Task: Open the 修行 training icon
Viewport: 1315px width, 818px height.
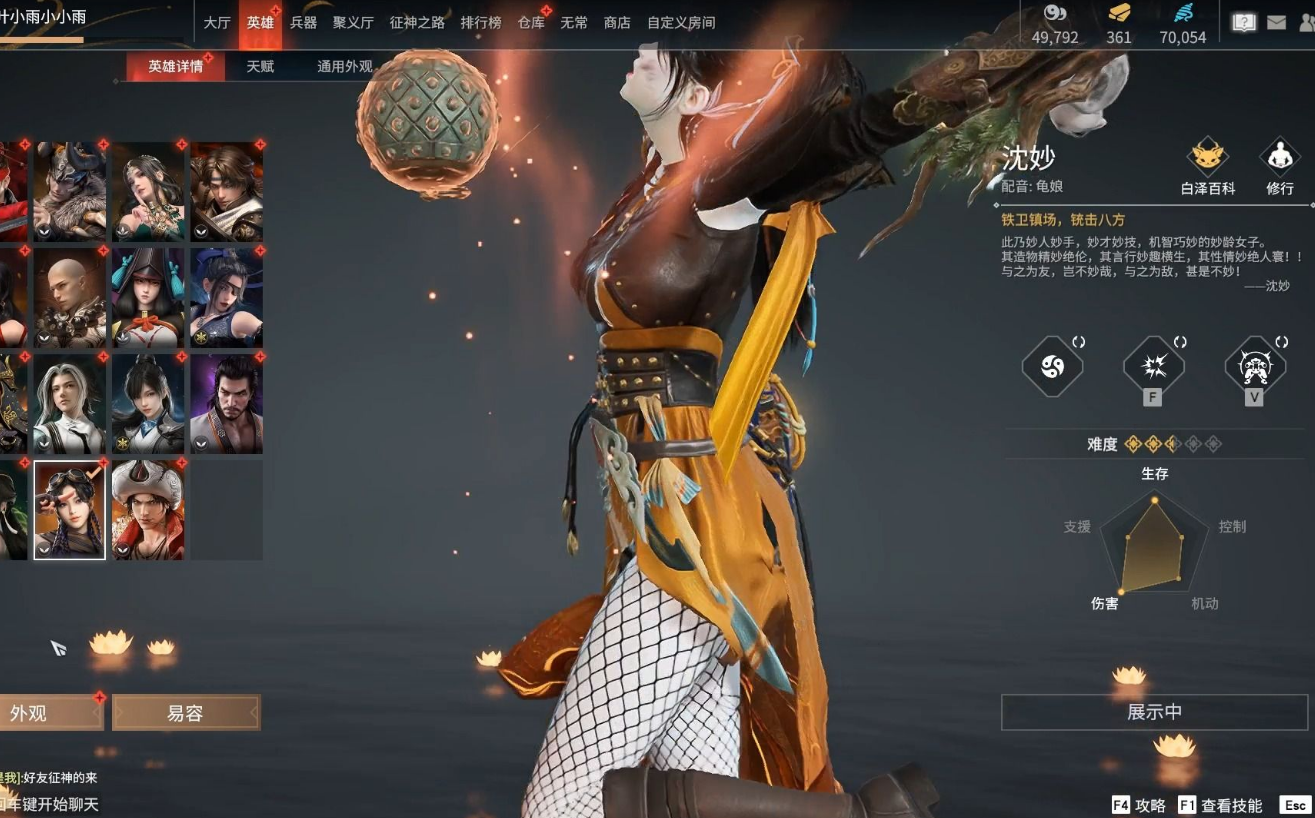Action: (x=1279, y=166)
